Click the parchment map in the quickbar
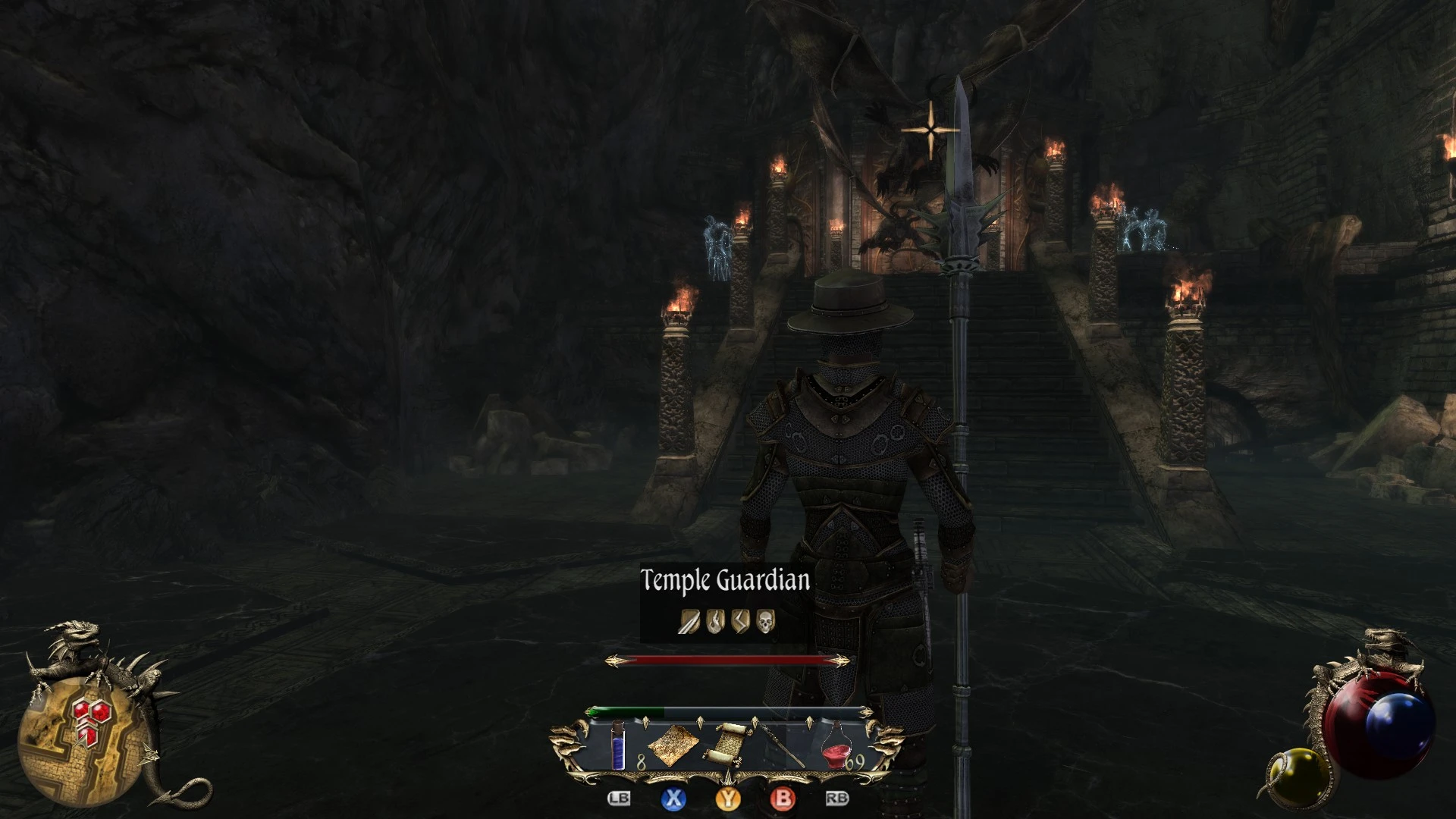1456x819 pixels. (x=673, y=745)
